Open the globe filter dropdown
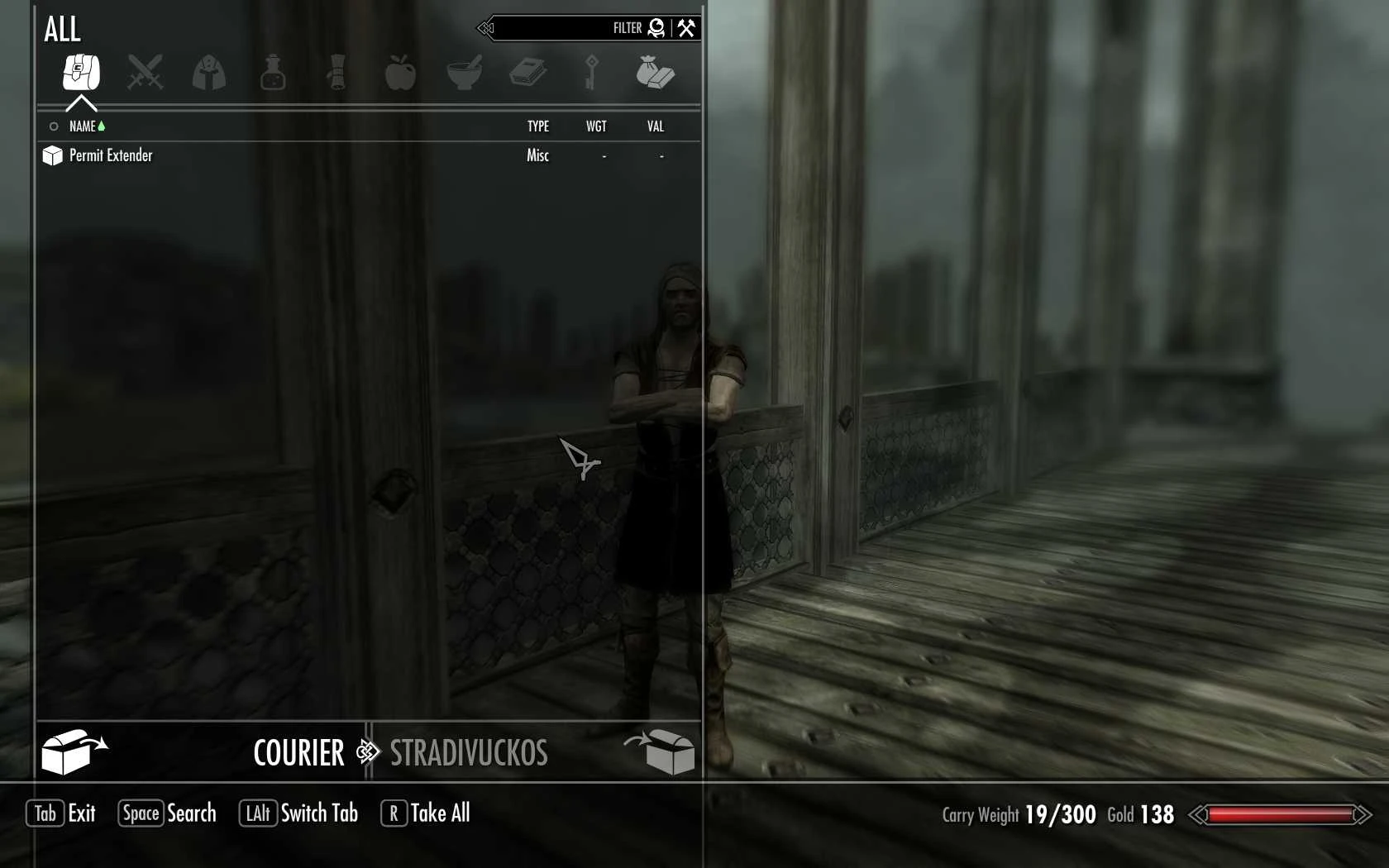The image size is (1389, 868). (655, 27)
